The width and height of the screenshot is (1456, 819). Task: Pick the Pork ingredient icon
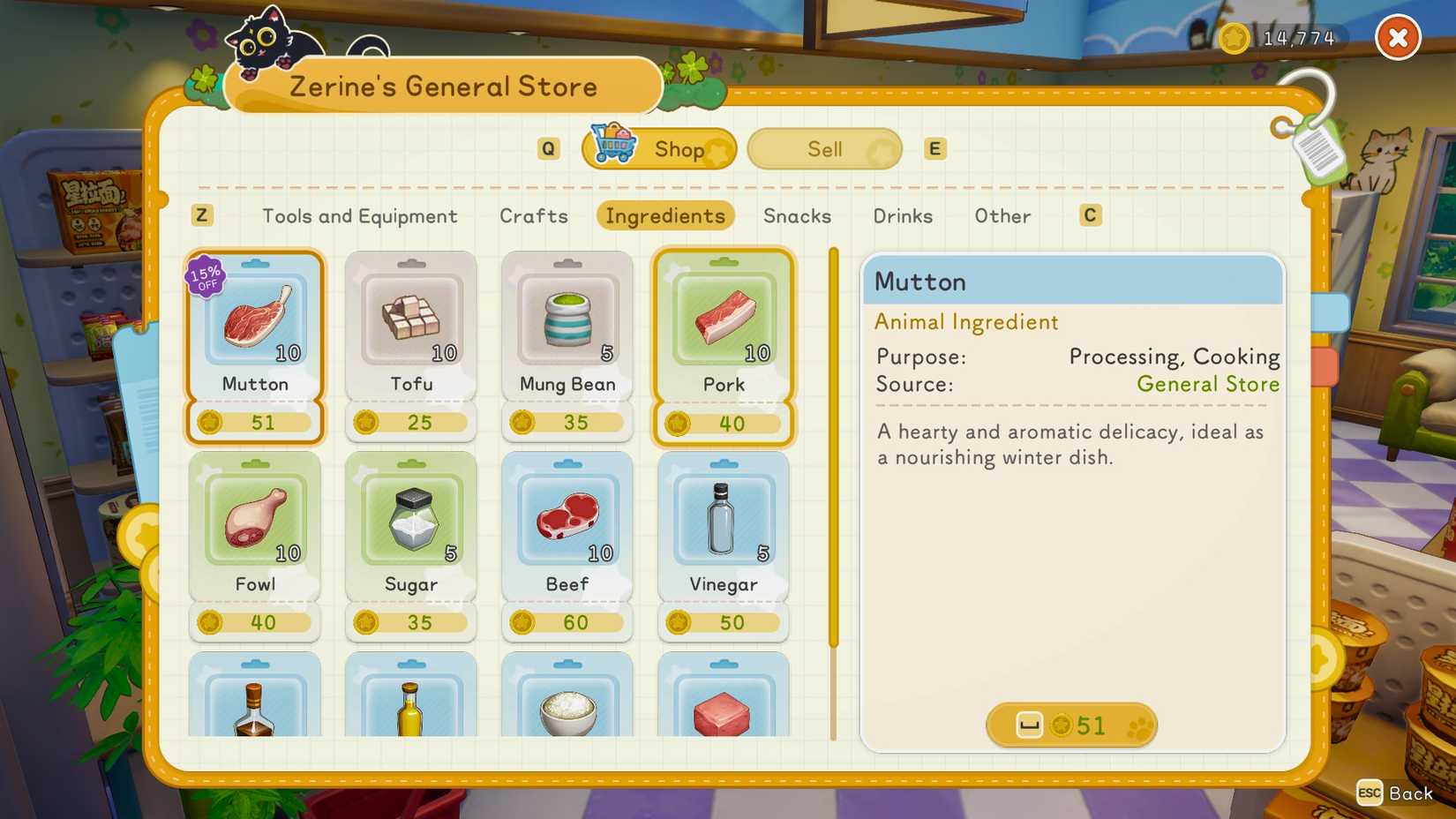tap(723, 319)
